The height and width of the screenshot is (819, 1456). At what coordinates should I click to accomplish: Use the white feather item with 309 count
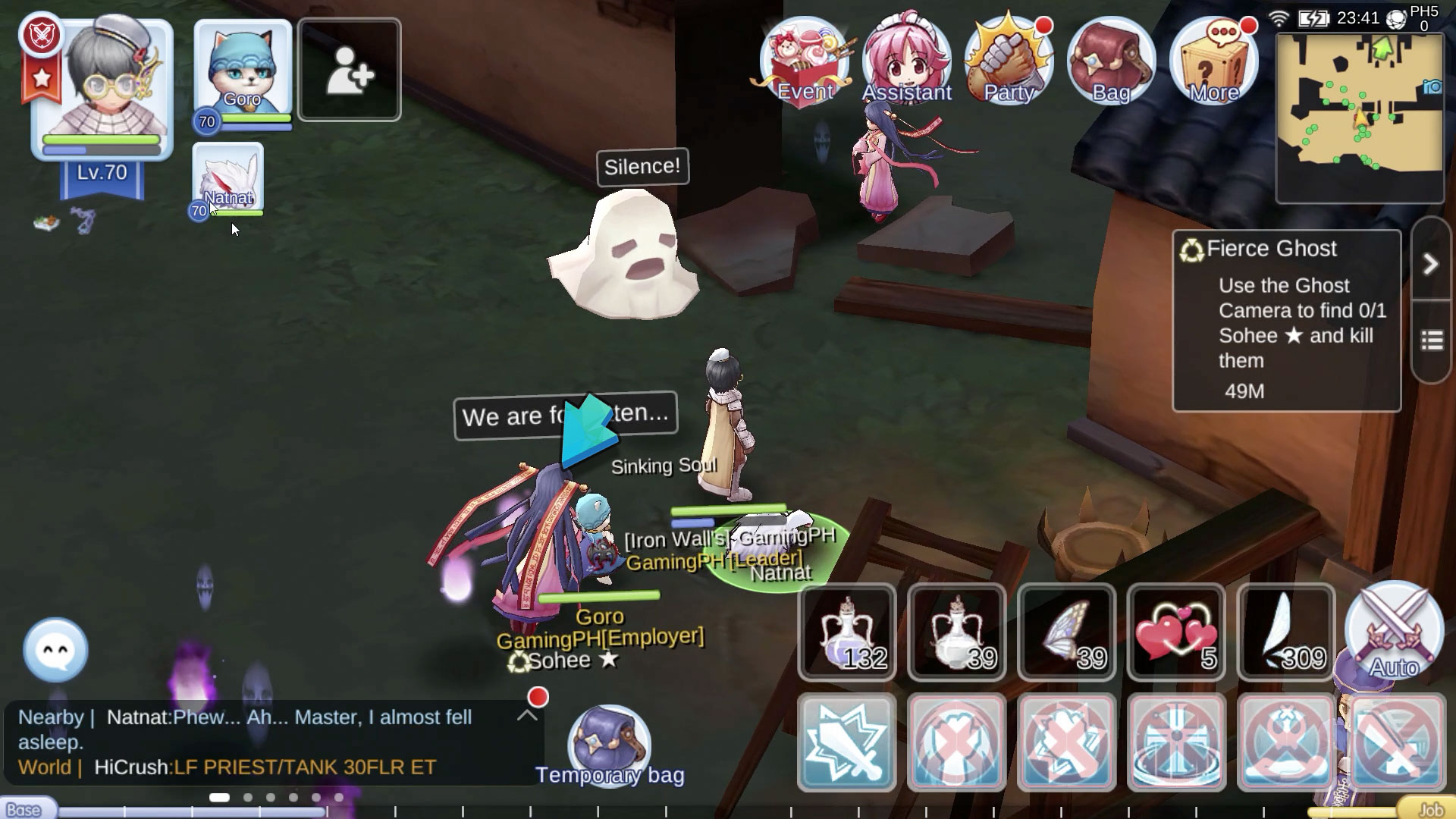click(1285, 632)
